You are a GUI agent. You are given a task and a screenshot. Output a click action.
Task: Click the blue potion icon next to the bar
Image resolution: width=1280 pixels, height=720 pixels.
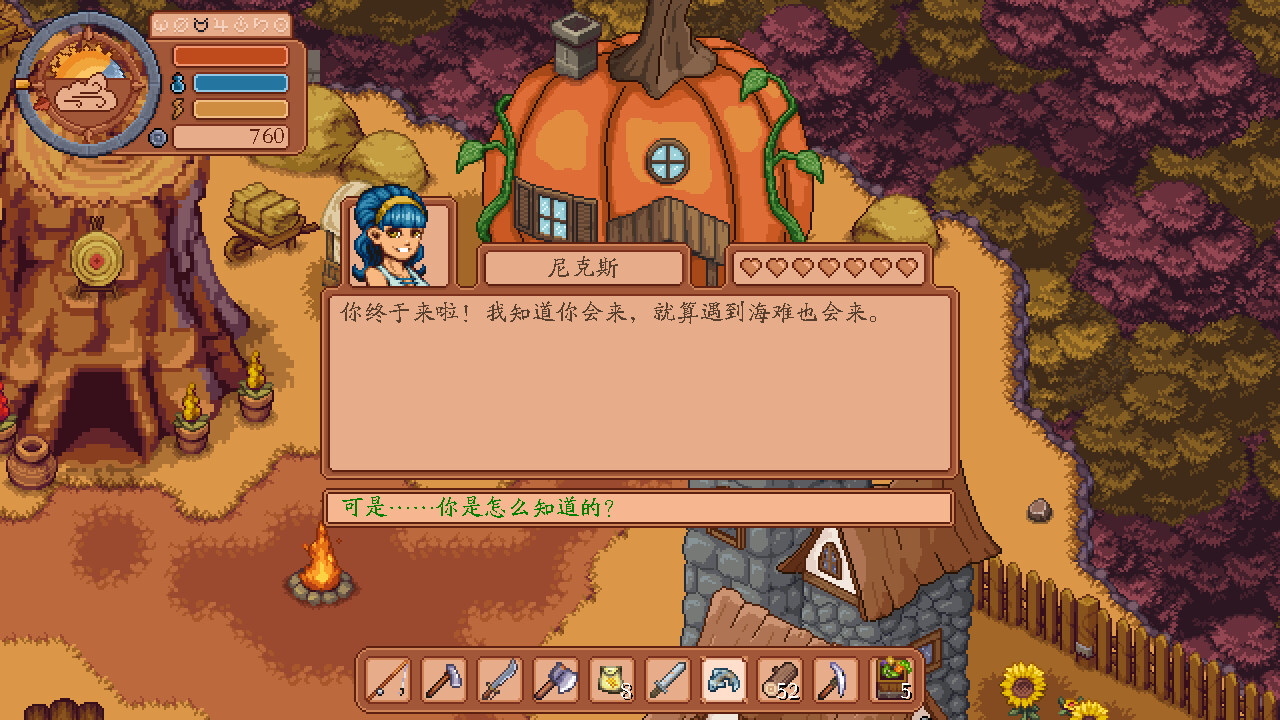[x=176, y=82]
